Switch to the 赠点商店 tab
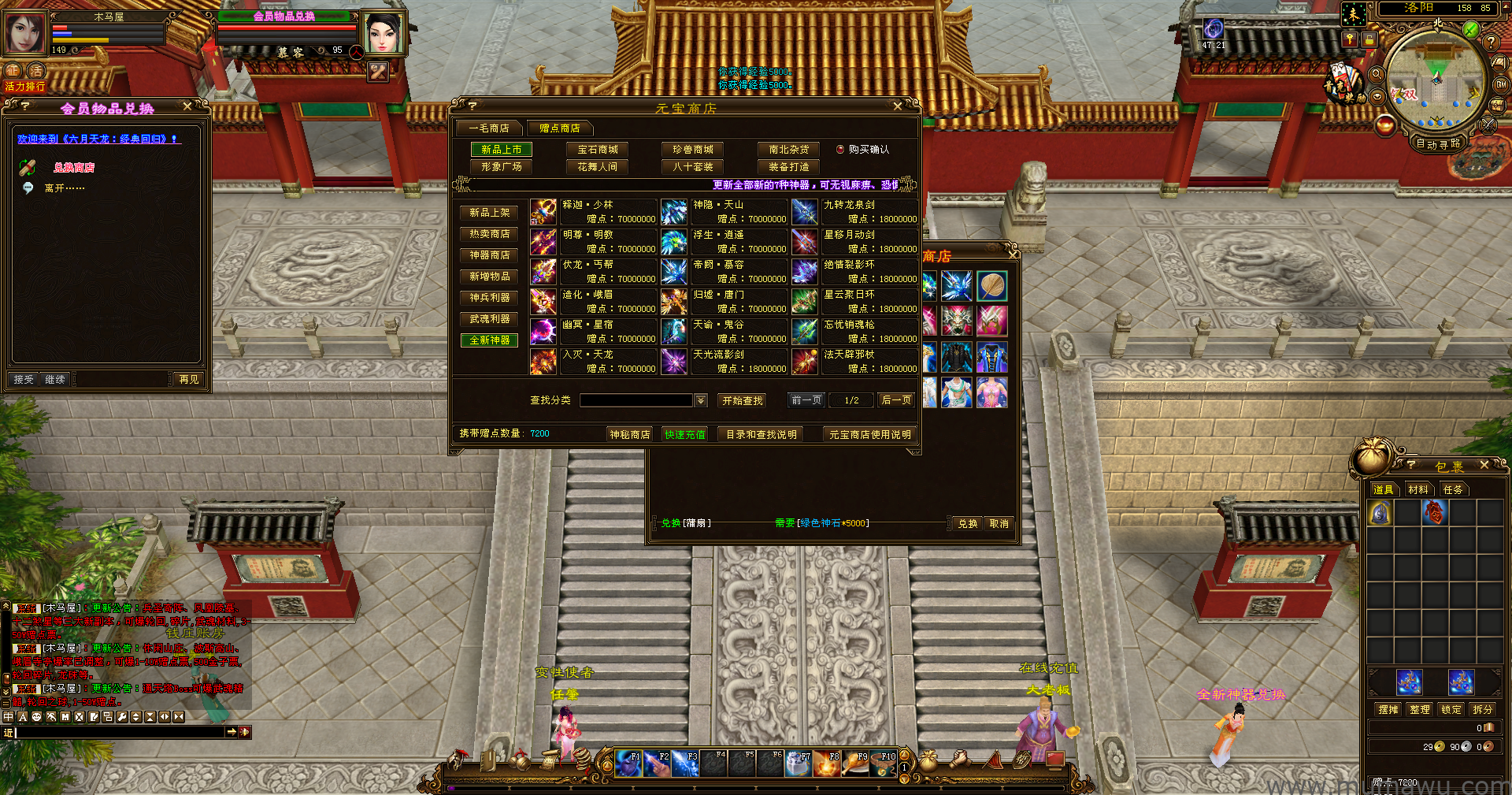The height and width of the screenshot is (795, 1512). click(x=560, y=128)
